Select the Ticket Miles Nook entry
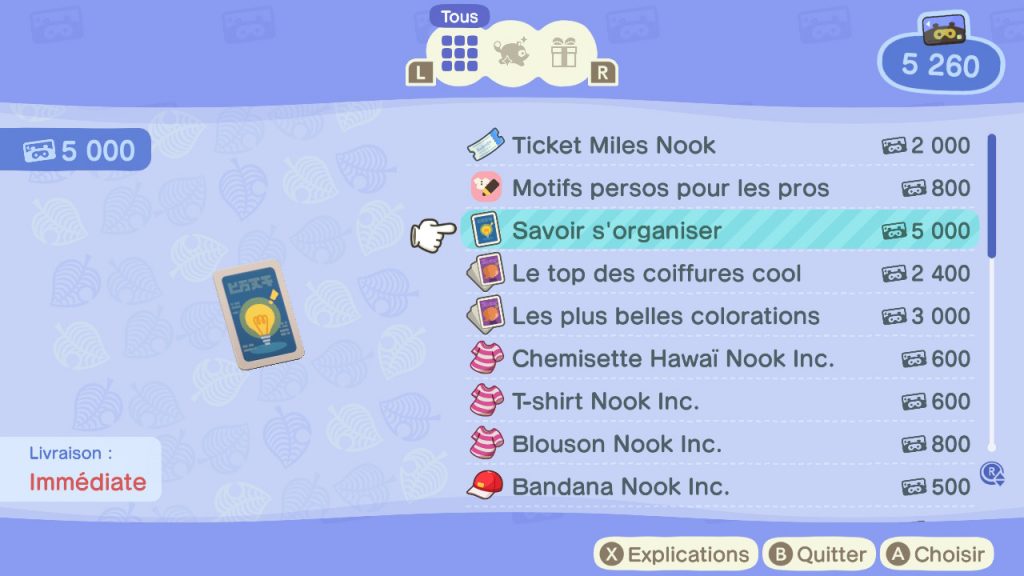This screenshot has height=576, width=1024. (720, 145)
